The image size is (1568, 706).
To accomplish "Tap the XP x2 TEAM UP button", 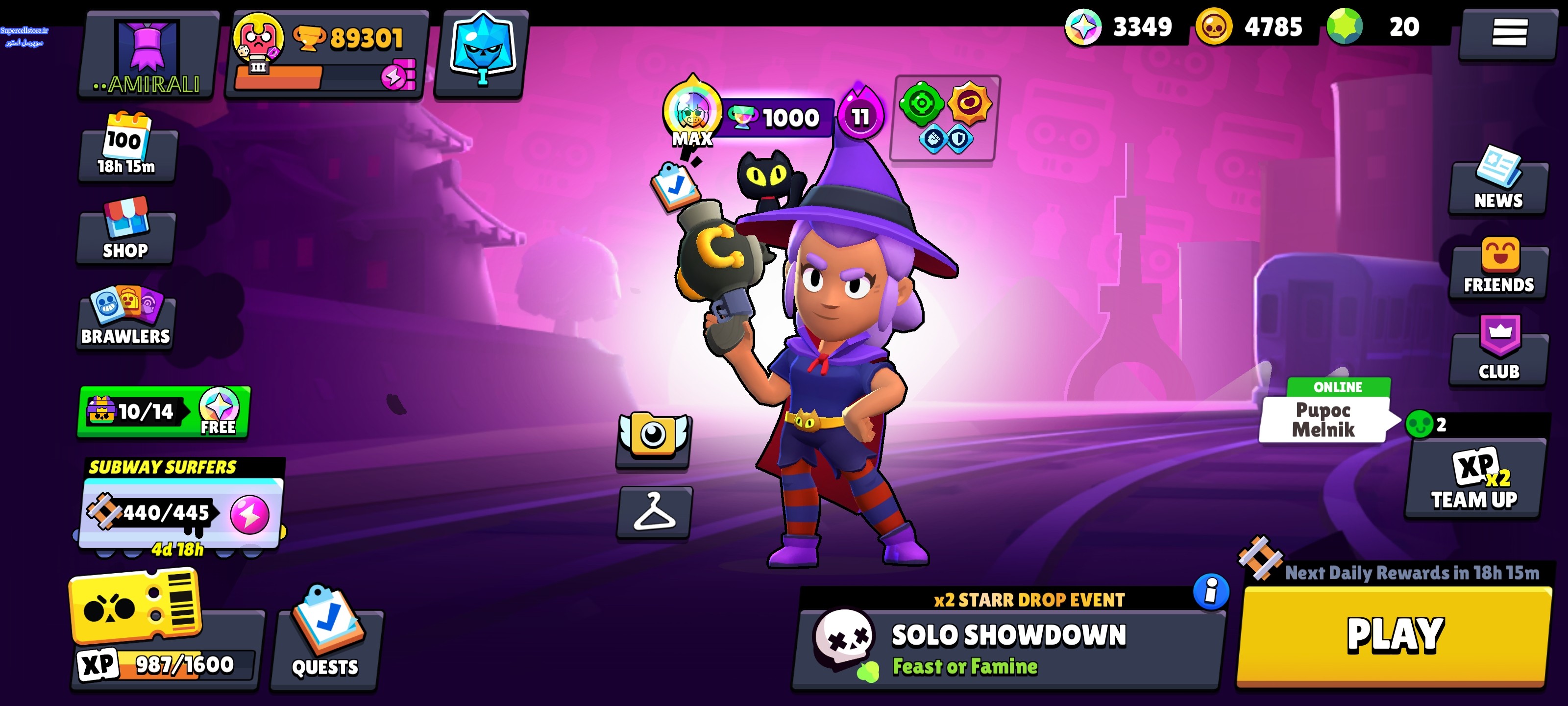I will [1474, 480].
